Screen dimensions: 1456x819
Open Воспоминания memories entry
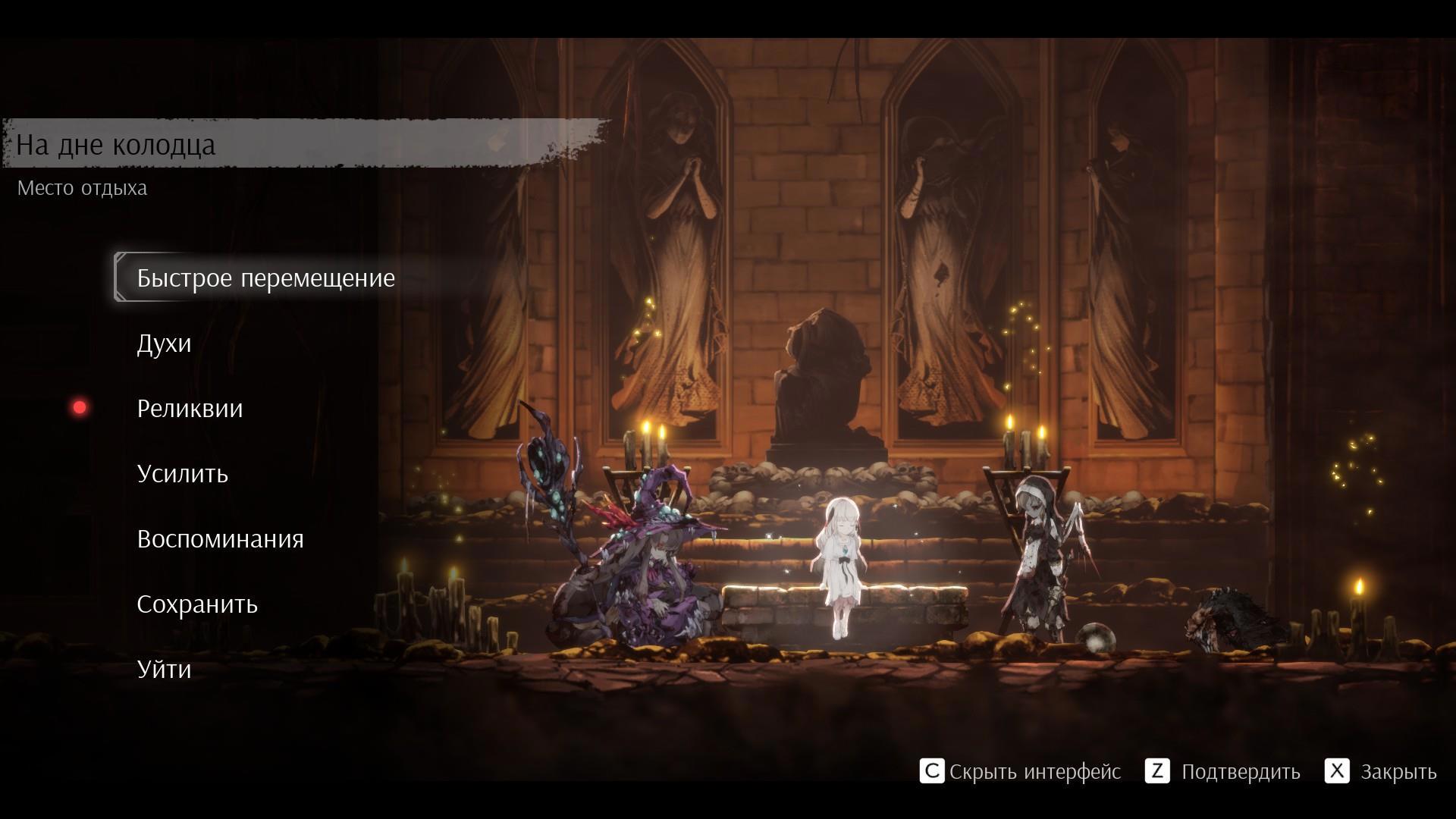tap(220, 539)
